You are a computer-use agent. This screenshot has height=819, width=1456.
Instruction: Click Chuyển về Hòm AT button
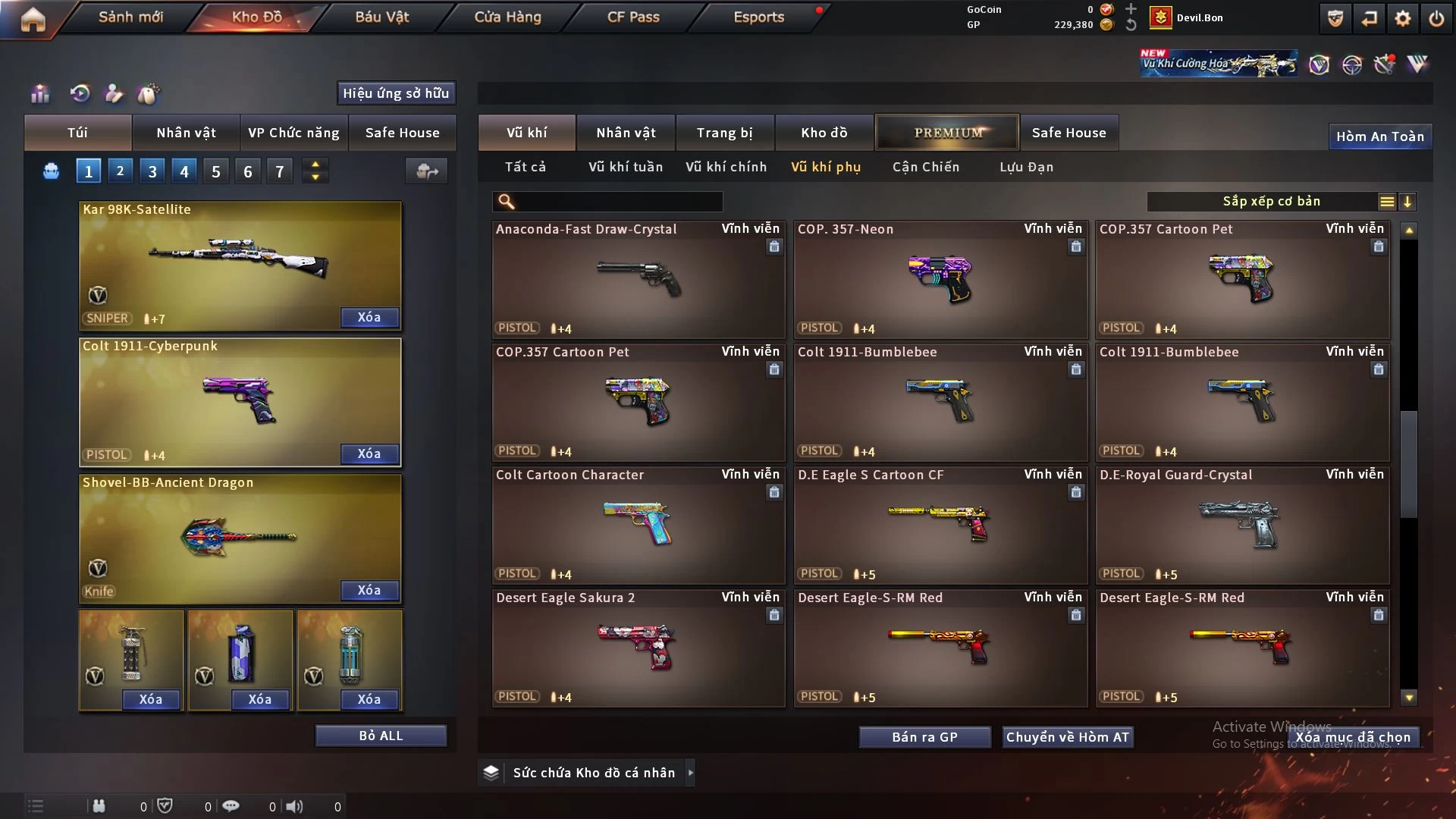tap(1067, 737)
